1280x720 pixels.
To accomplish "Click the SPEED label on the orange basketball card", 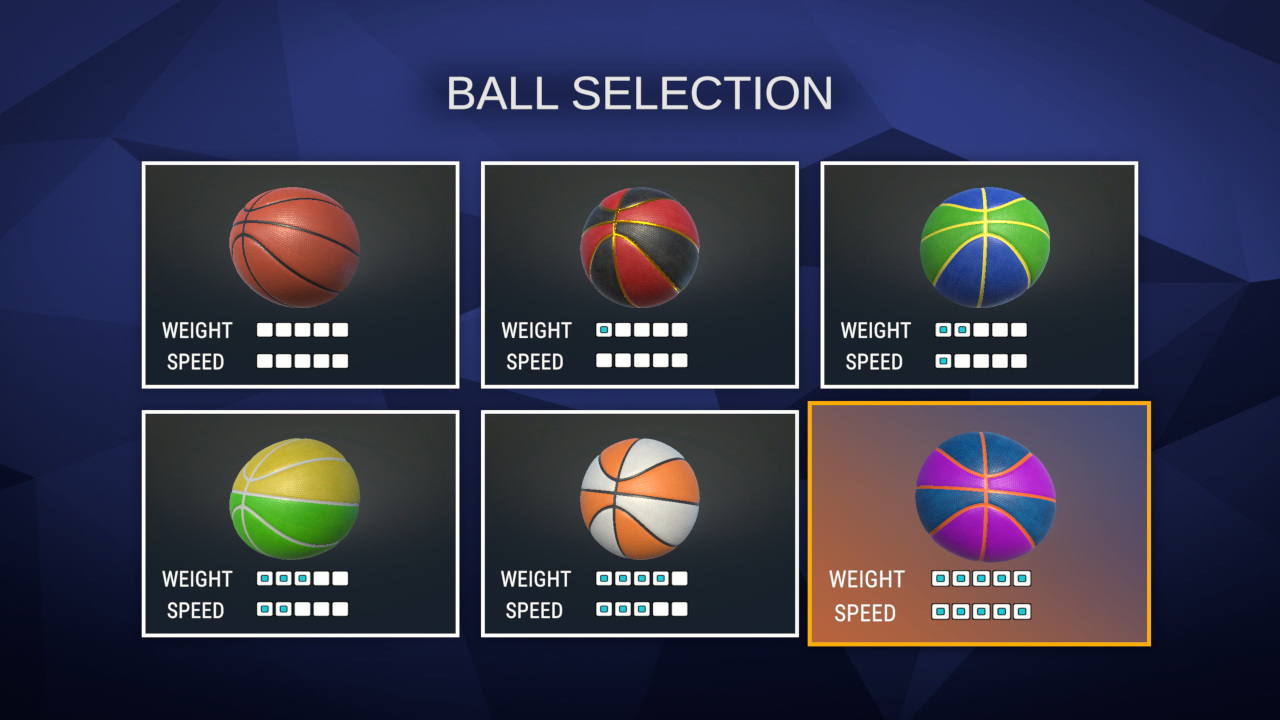I will (x=196, y=362).
